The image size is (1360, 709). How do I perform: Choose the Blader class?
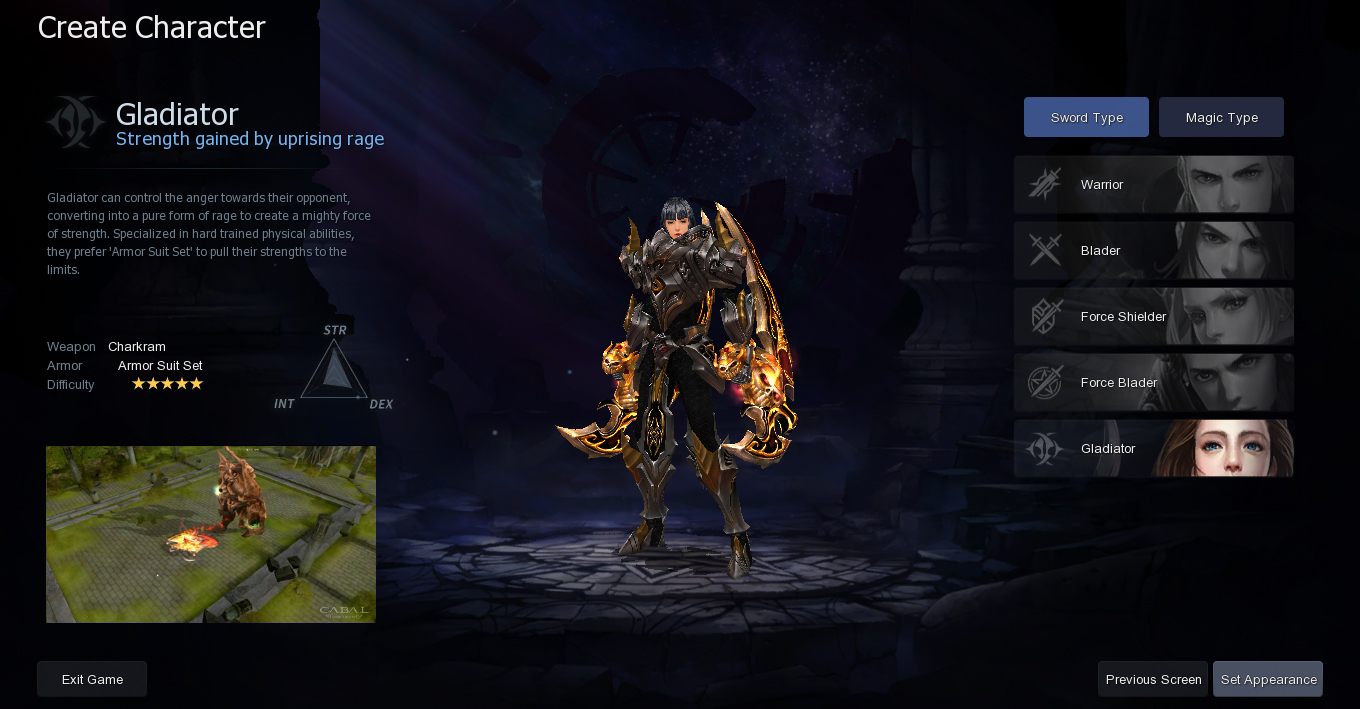(x=1153, y=251)
